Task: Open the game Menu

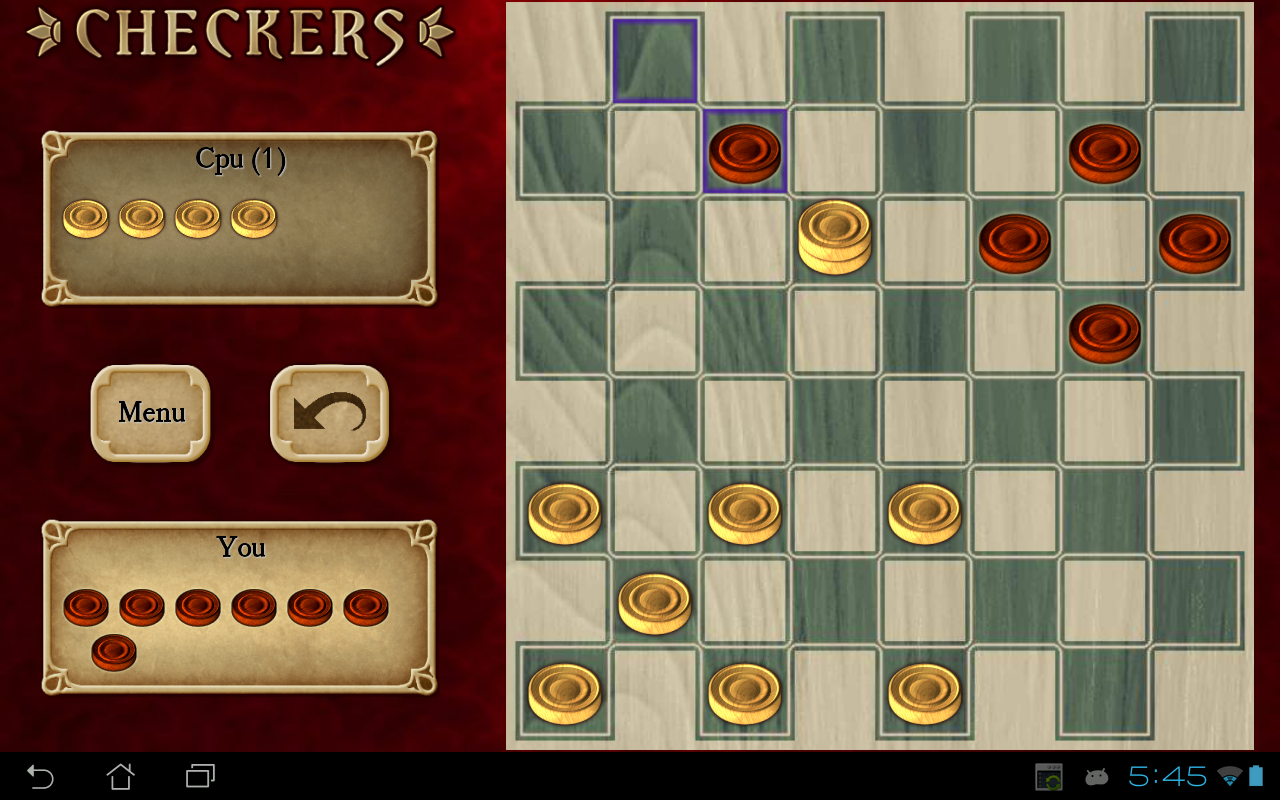Action: click(x=150, y=413)
